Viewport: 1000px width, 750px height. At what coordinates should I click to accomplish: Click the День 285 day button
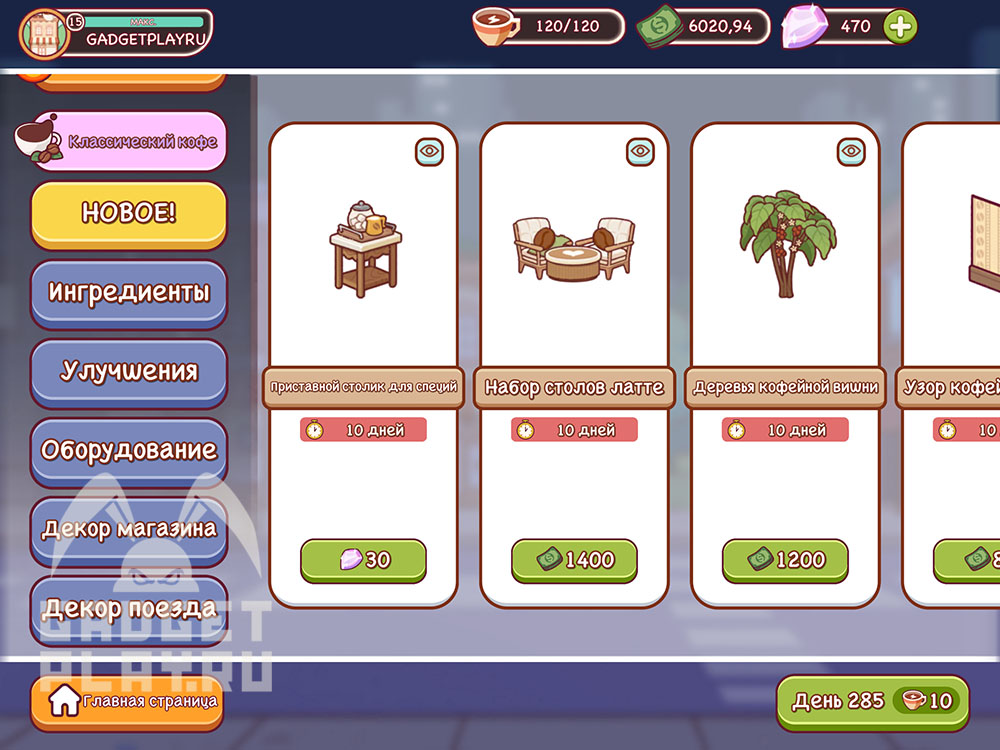click(x=872, y=701)
